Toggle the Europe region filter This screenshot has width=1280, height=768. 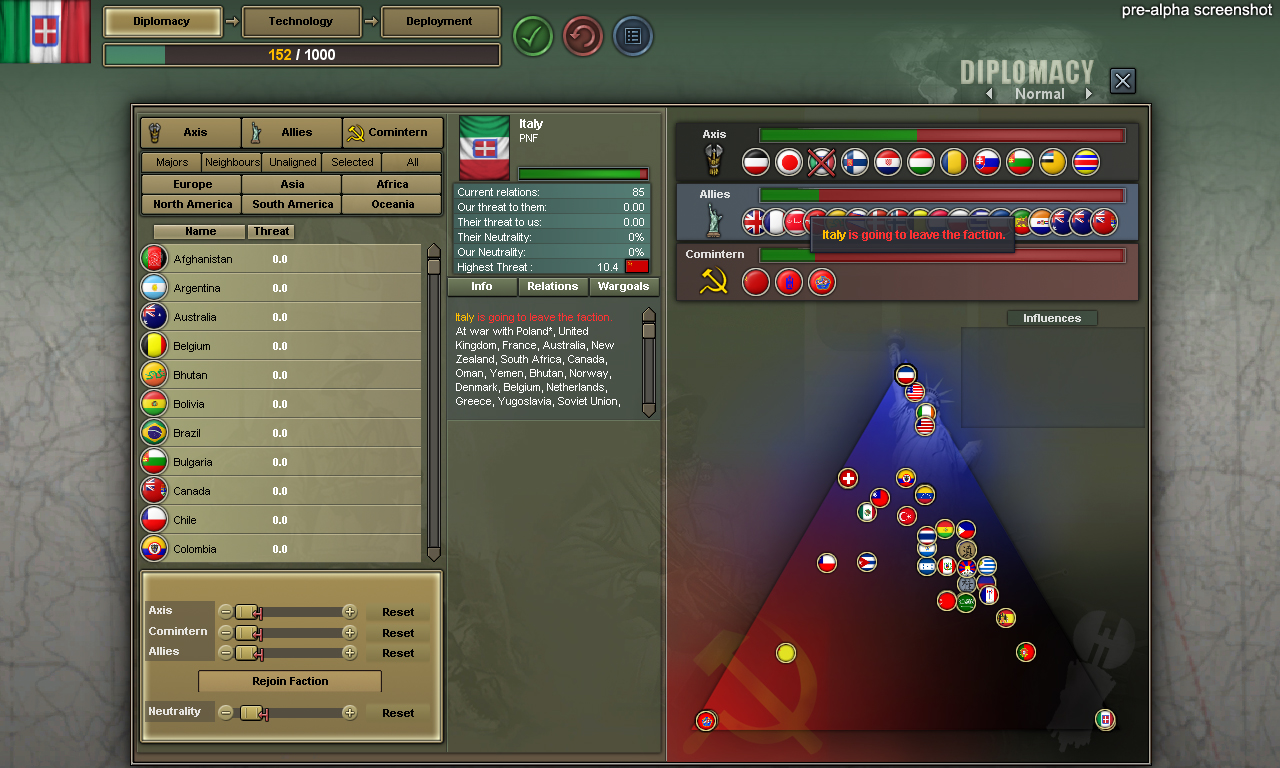[190, 184]
